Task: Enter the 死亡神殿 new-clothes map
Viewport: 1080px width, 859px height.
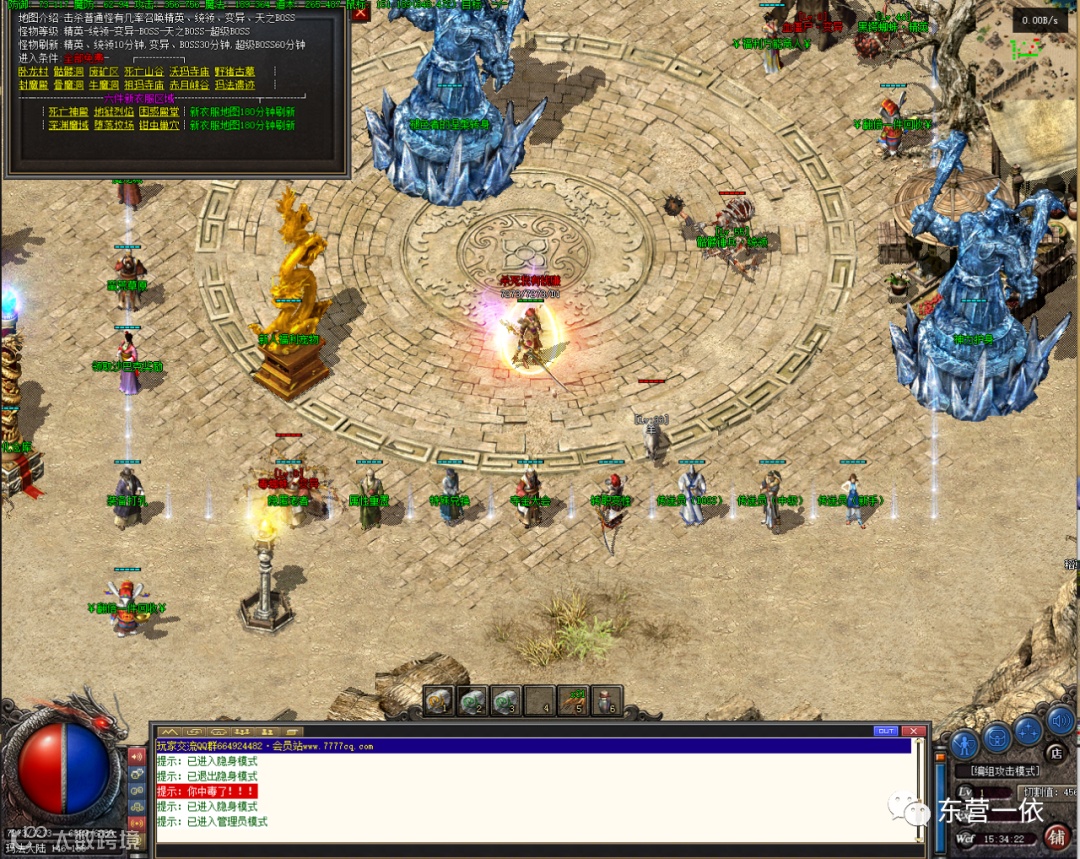Action: coord(68,112)
